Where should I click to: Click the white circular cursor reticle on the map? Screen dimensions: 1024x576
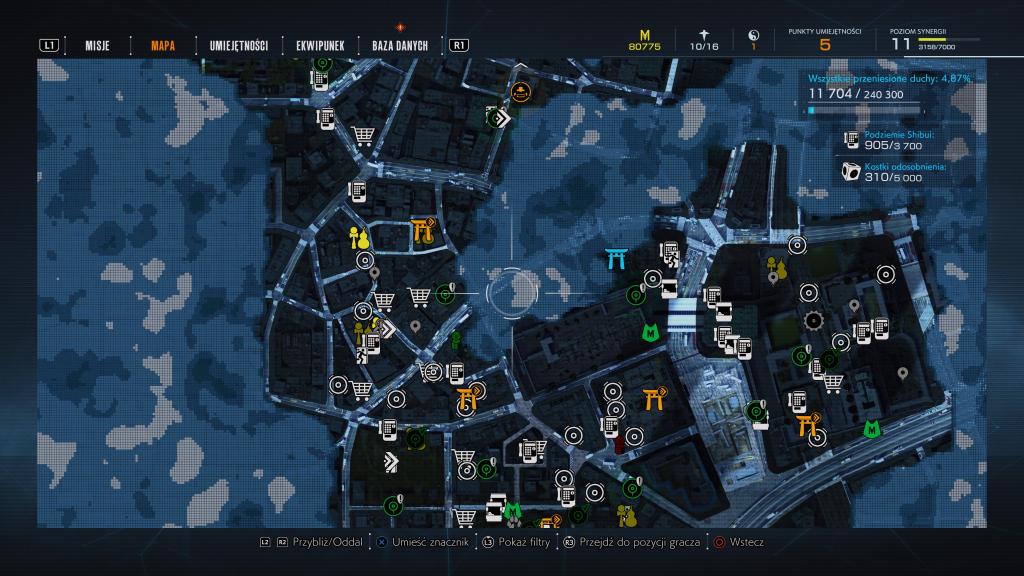point(512,290)
